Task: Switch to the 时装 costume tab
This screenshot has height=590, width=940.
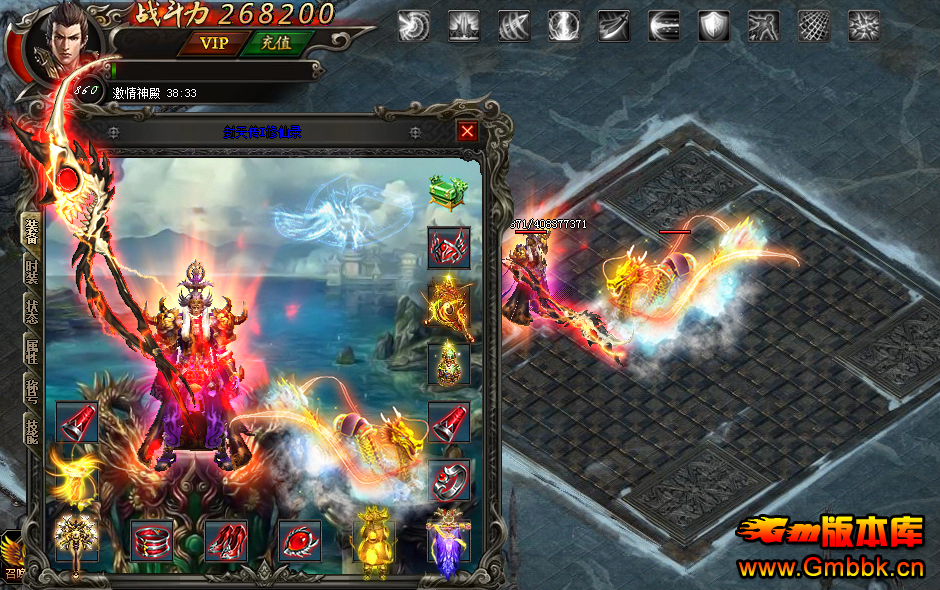Action: [31, 273]
